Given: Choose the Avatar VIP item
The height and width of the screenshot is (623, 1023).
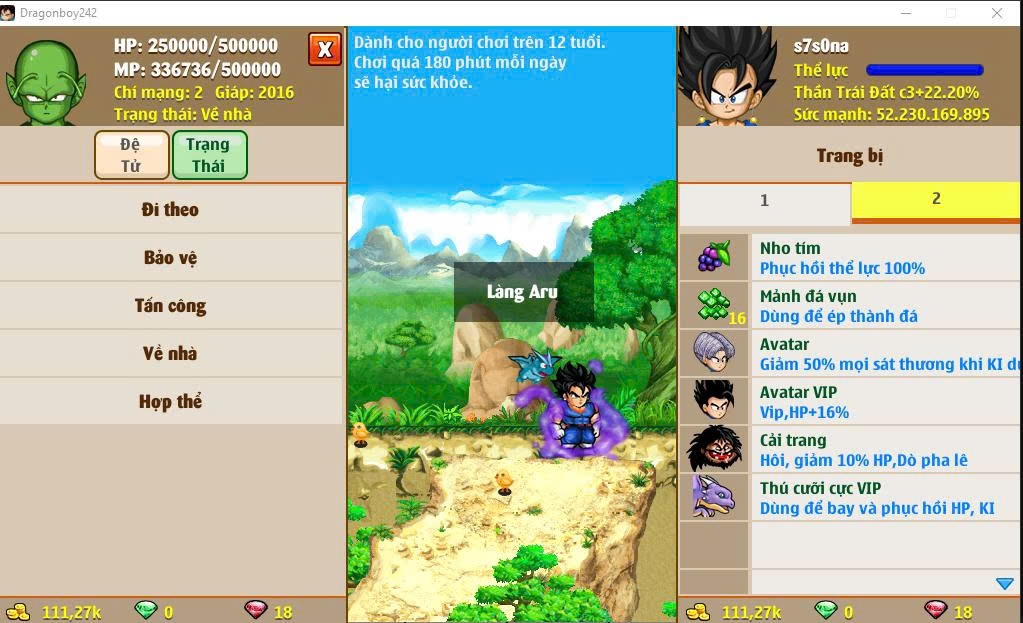Looking at the screenshot, I should pyautogui.click(x=850, y=402).
